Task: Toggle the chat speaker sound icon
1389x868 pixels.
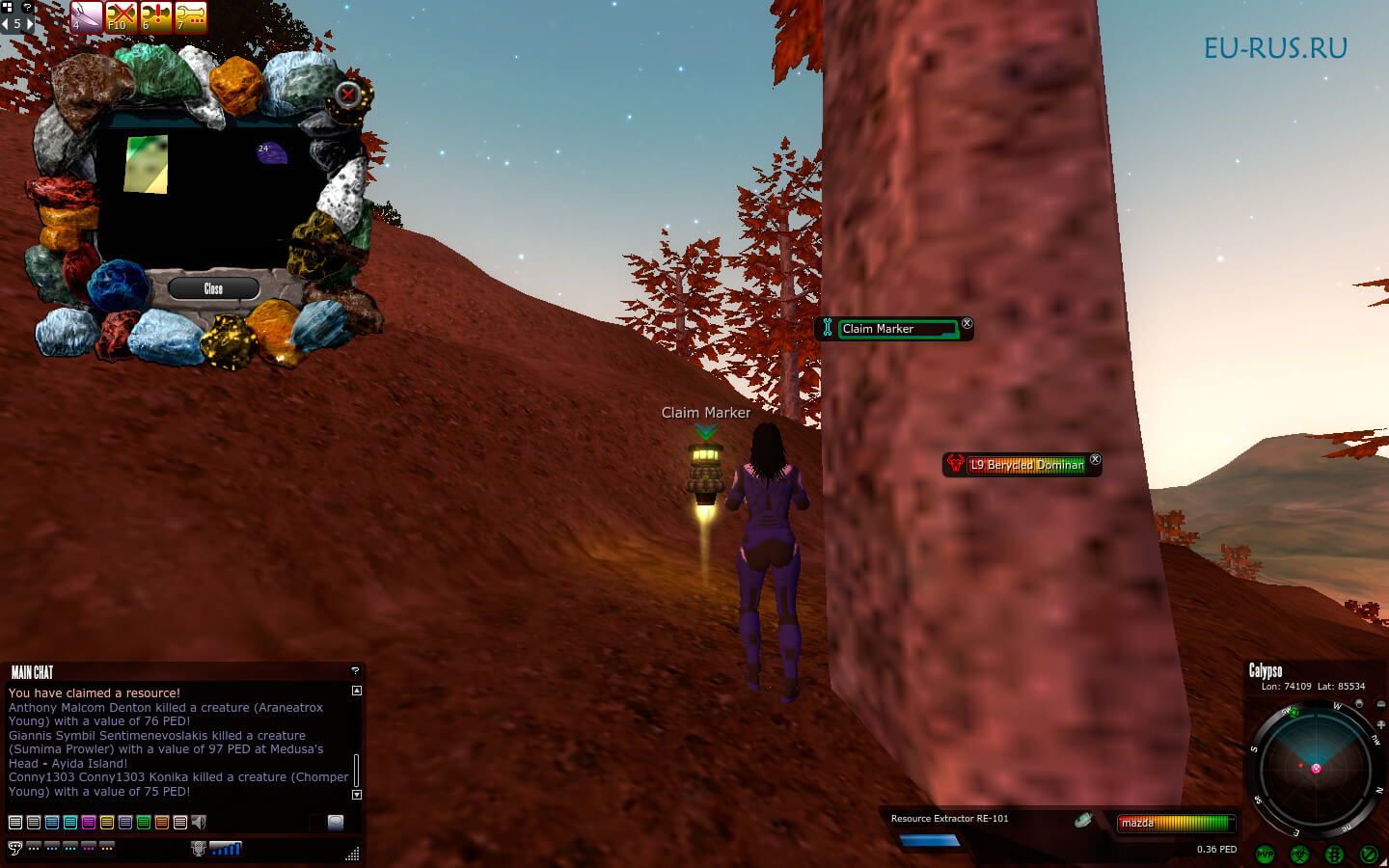Action: click(x=199, y=823)
